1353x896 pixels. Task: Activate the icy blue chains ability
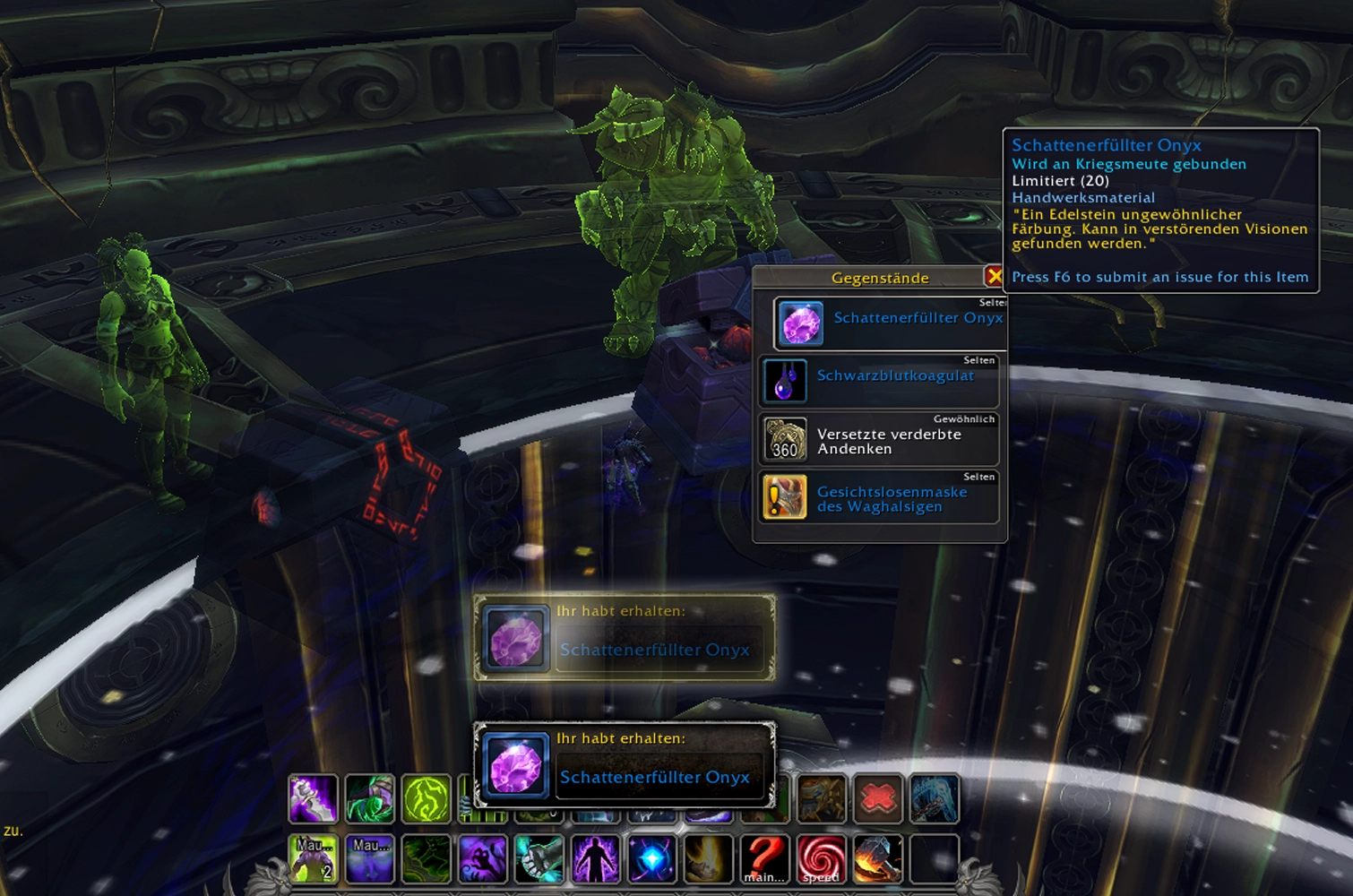(x=935, y=798)
